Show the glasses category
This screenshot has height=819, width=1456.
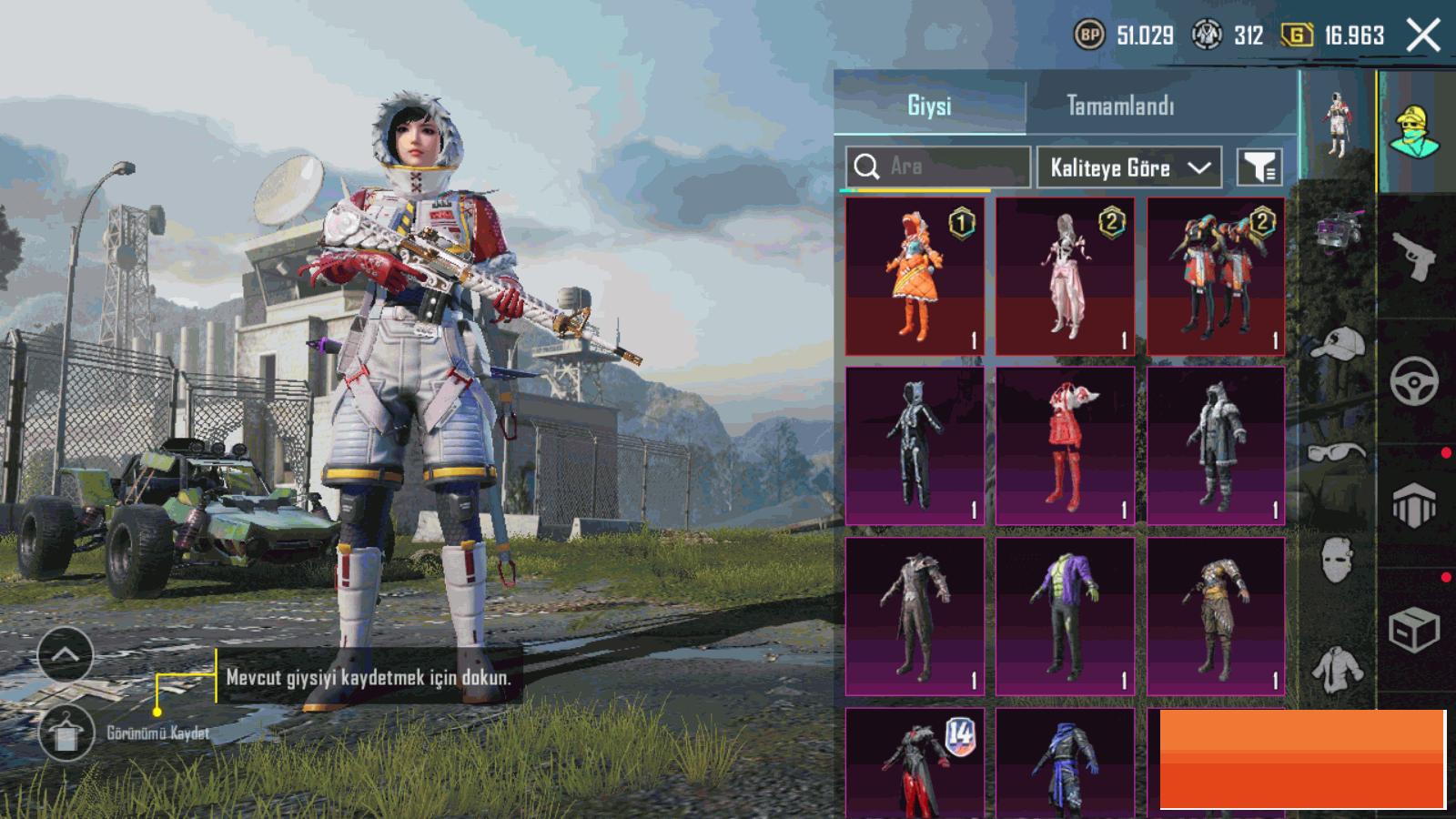(1338, 452)
